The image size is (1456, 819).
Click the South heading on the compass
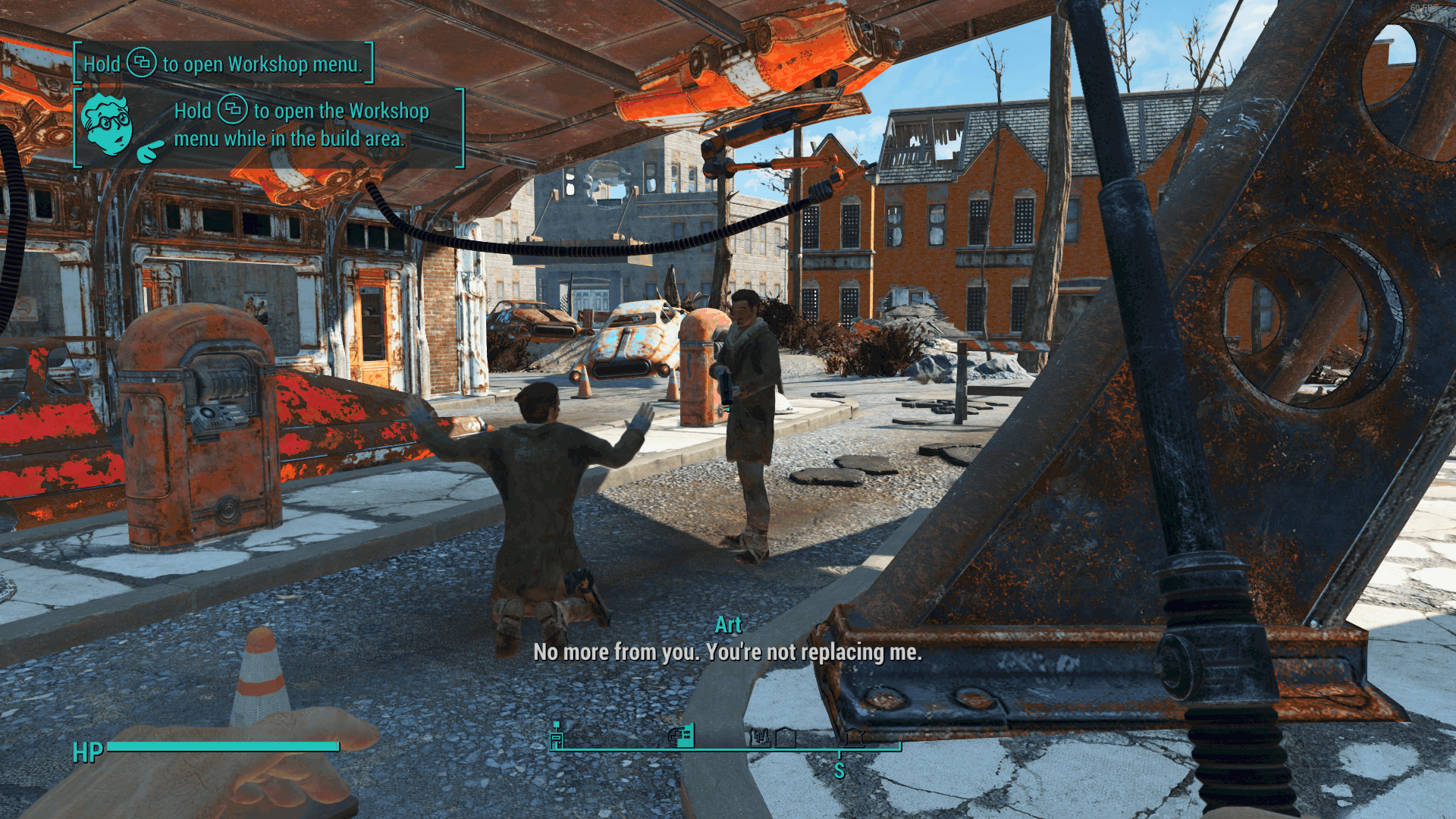coord(839,770)
